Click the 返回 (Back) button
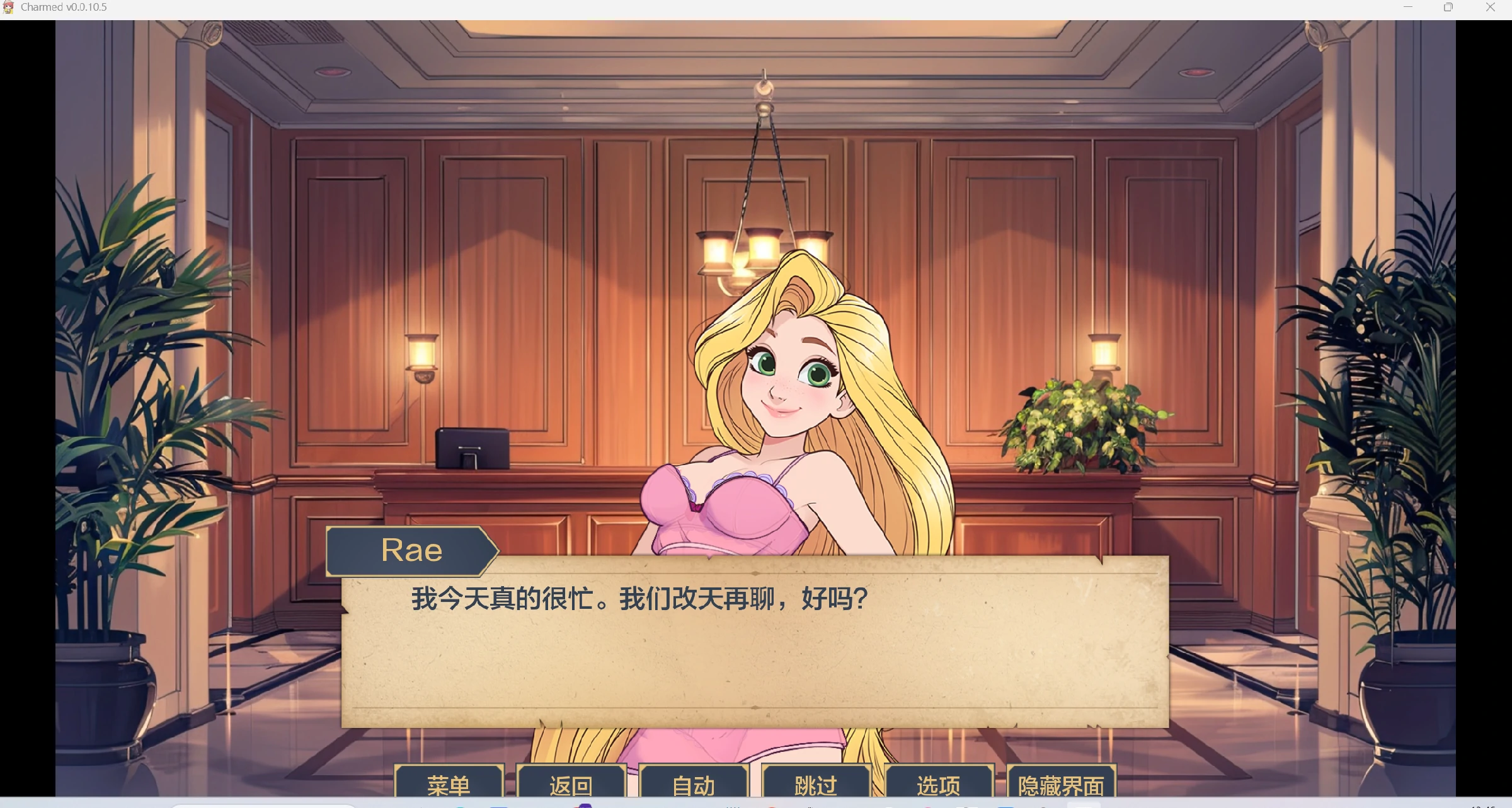The height and width of the screenshot is (808, 1512). click(x=571, y=785)
